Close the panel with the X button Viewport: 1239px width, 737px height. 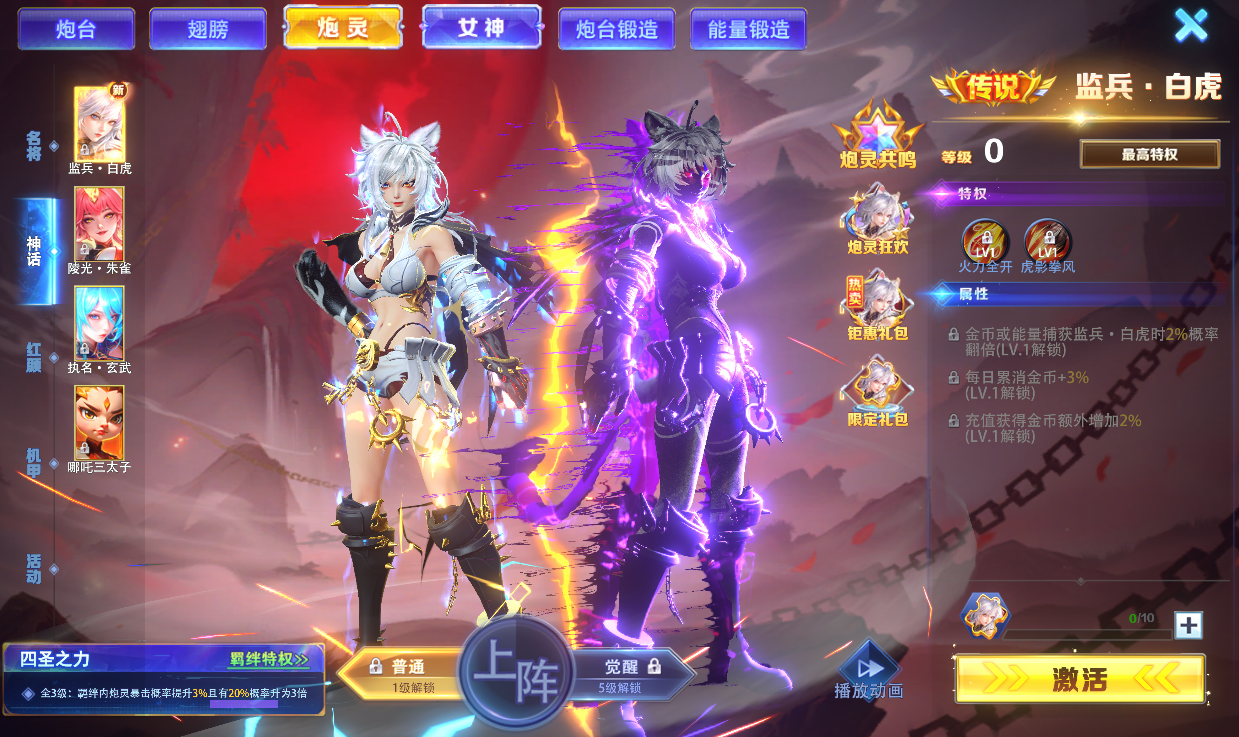click(x=1190, y=25)
